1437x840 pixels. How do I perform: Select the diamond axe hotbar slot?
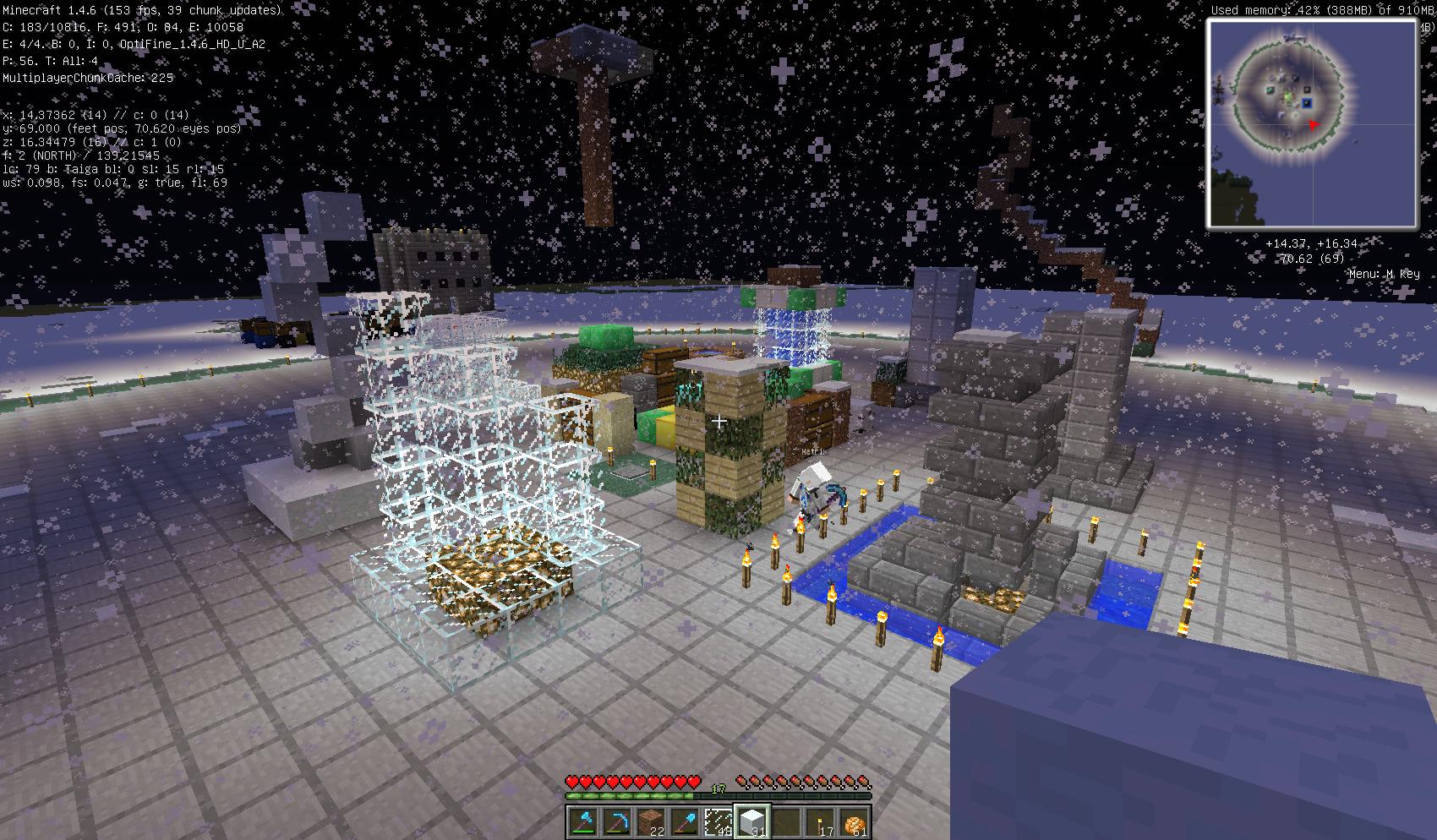click(582, 821)
